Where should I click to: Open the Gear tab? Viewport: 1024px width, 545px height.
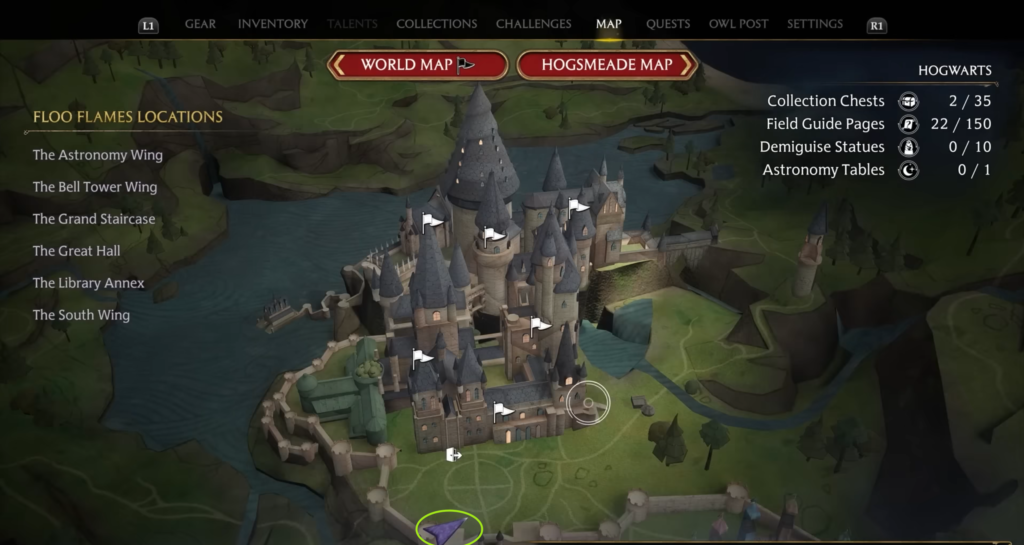200,24
